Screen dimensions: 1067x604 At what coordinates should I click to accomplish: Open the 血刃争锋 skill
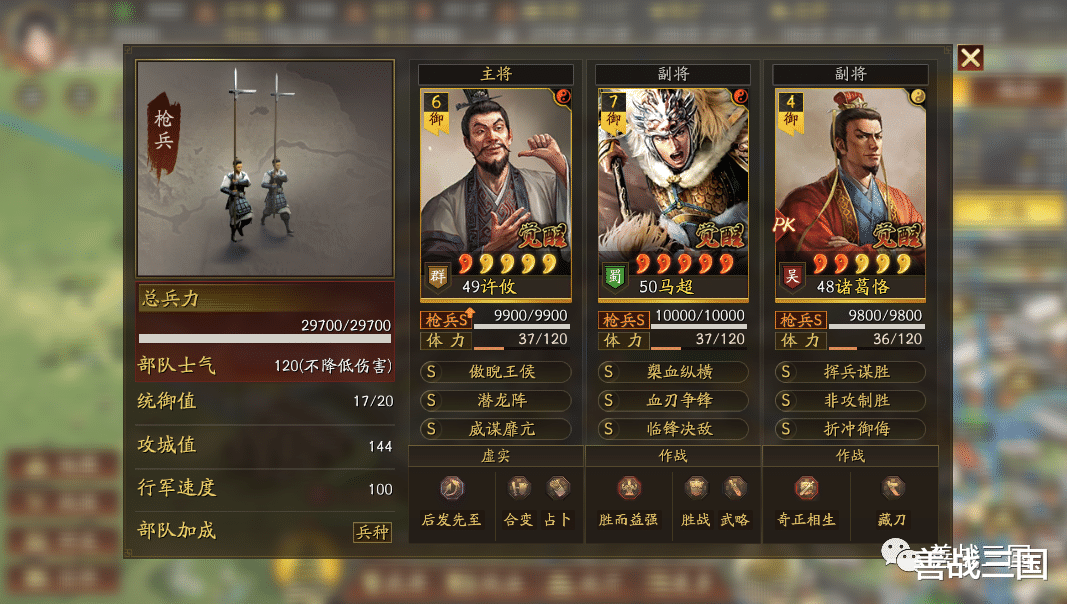tap(673, 400)
